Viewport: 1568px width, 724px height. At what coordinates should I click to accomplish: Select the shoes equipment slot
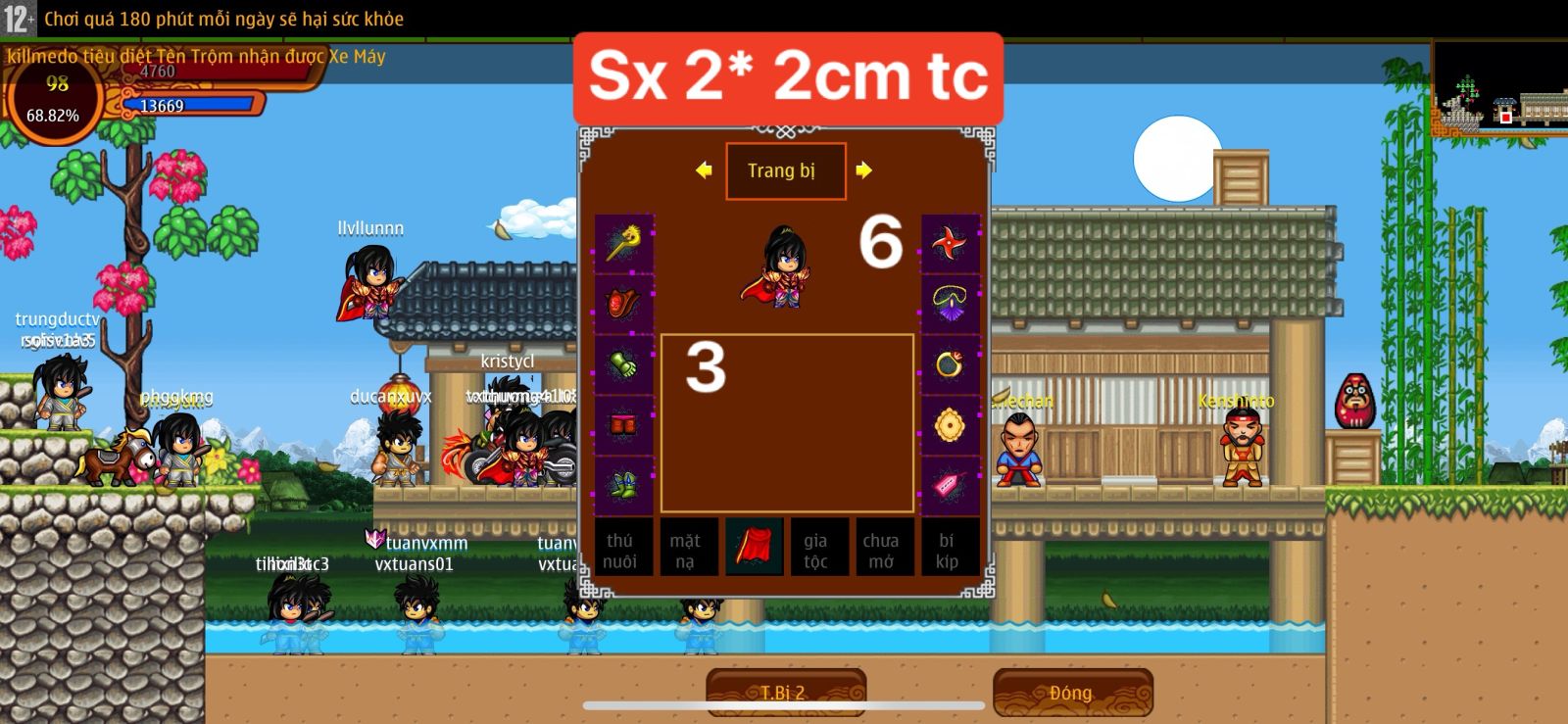624,482
